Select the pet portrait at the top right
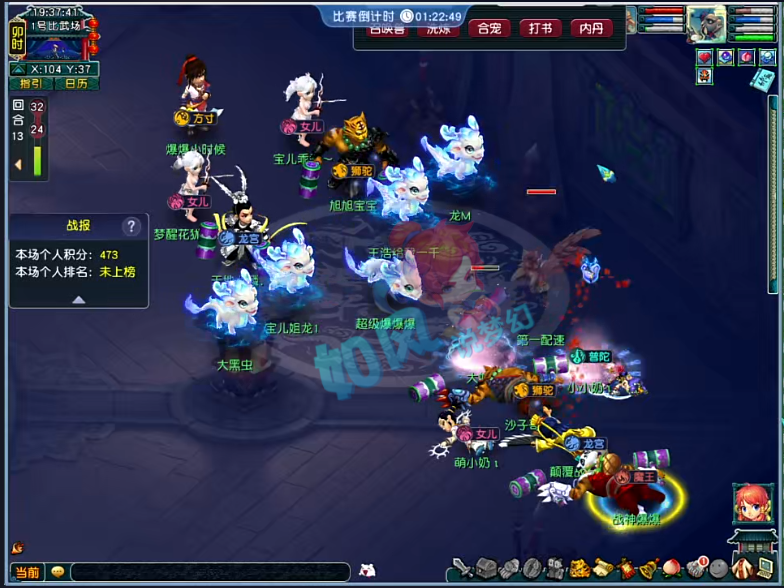 coord(706,23)
